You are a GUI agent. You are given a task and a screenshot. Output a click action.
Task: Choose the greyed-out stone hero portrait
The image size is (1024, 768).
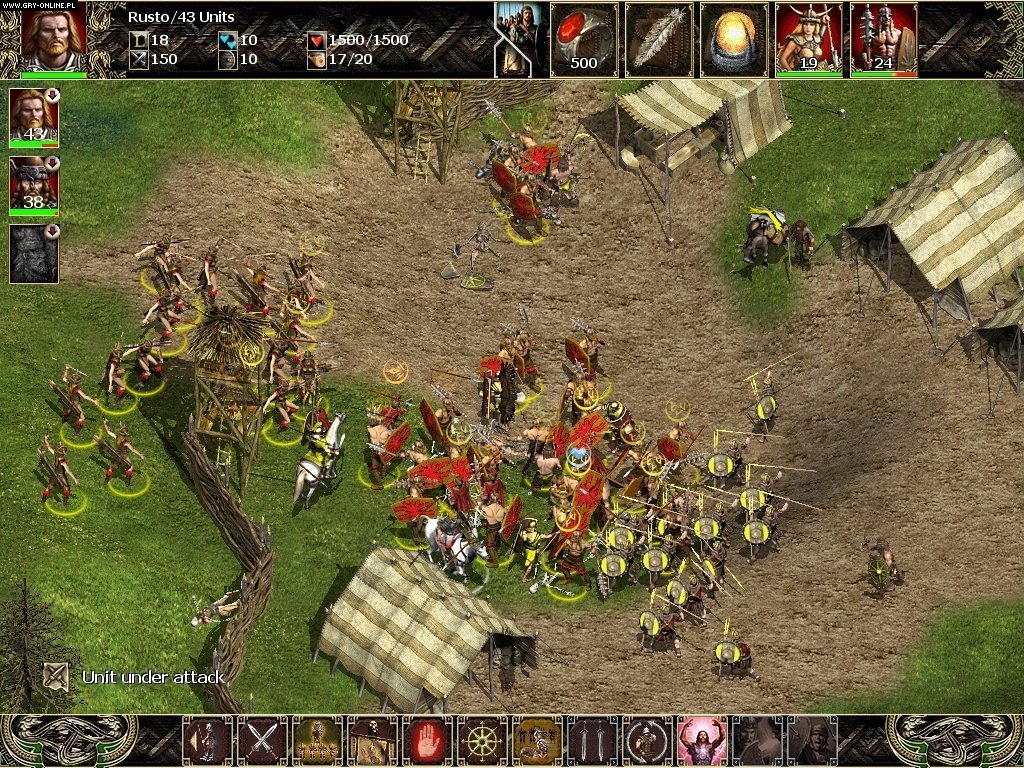[34, 253]
